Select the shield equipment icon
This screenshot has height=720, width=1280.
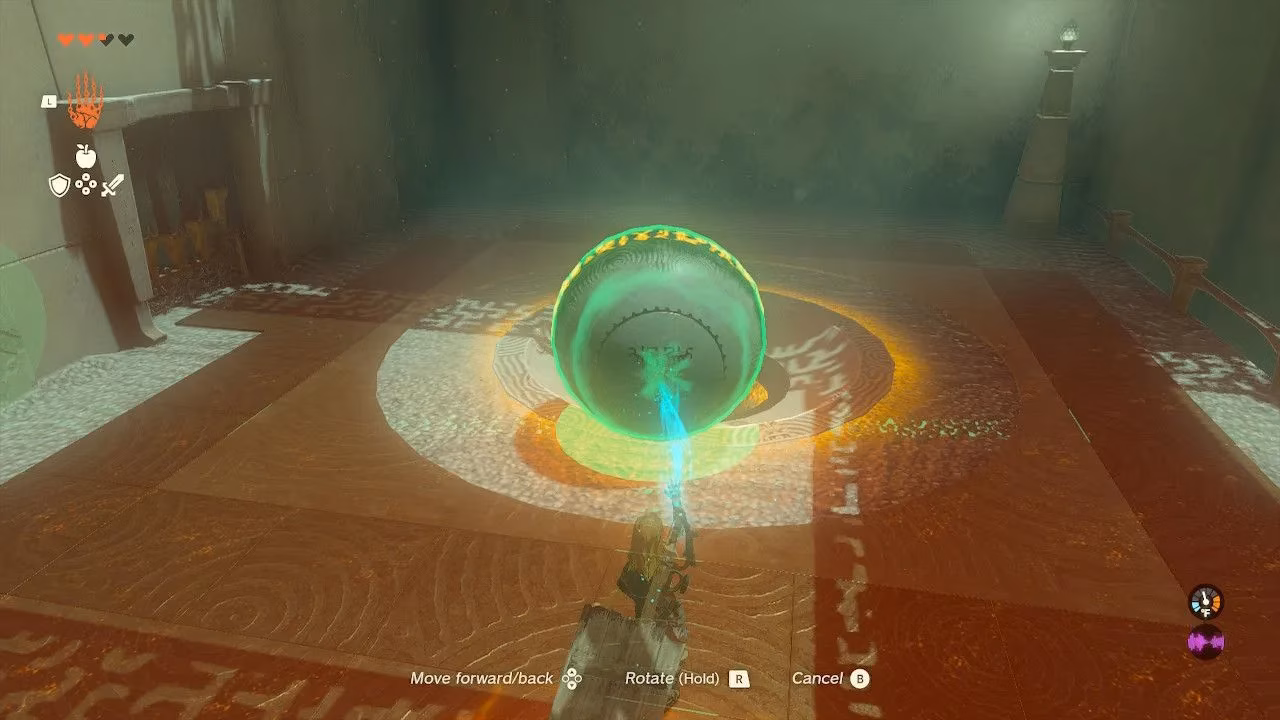tap(59, 185)
